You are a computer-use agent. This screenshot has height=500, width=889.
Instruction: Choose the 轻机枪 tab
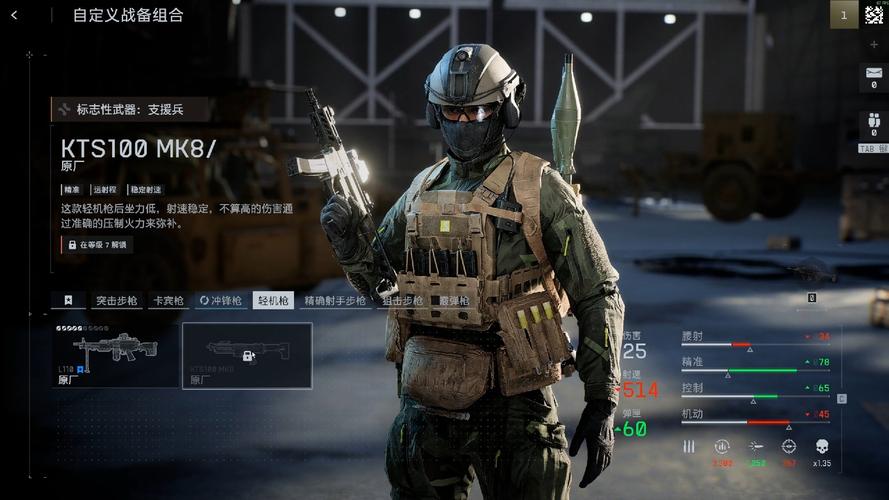click(x=273, y=300)
